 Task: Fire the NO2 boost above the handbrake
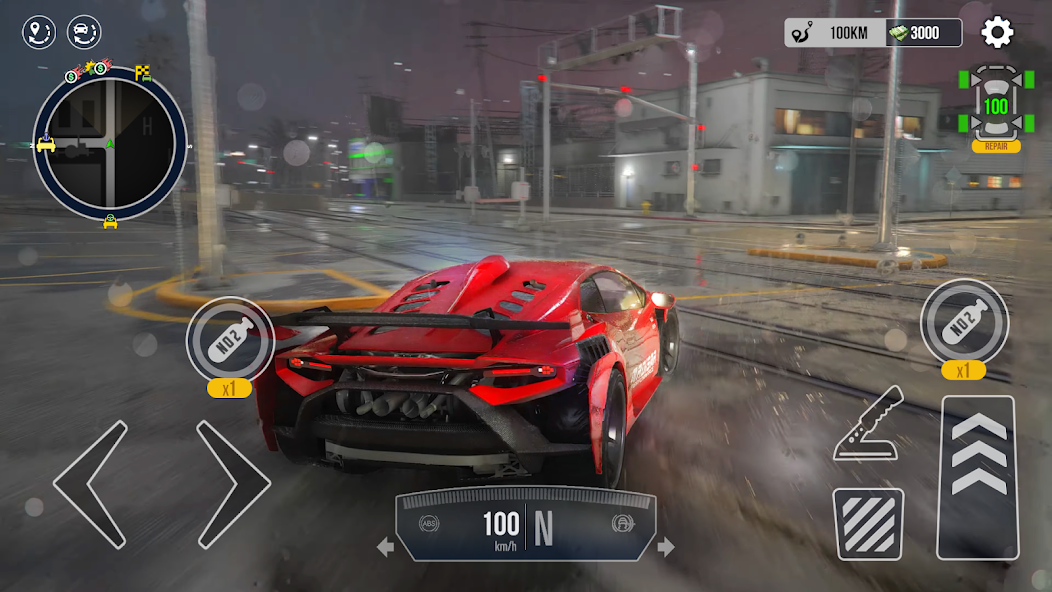964,321
